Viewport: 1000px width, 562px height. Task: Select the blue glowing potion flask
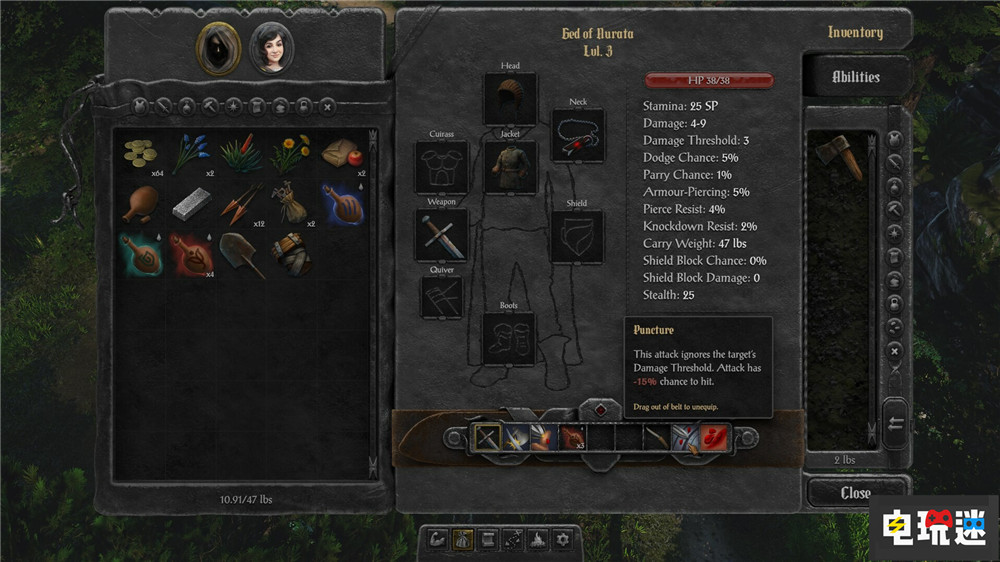(340, 203)
